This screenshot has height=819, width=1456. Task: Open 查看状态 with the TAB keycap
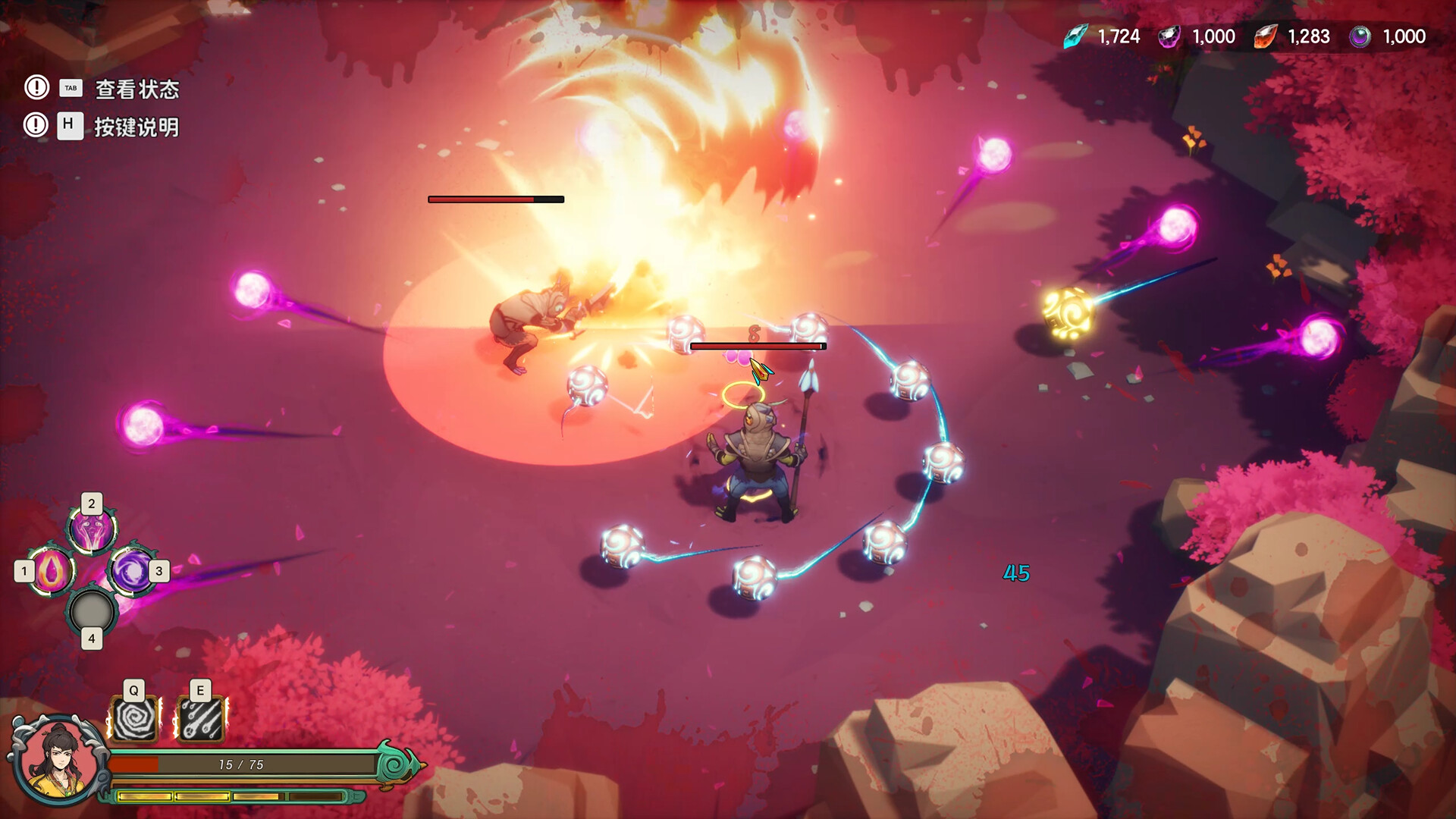point(71,88)
